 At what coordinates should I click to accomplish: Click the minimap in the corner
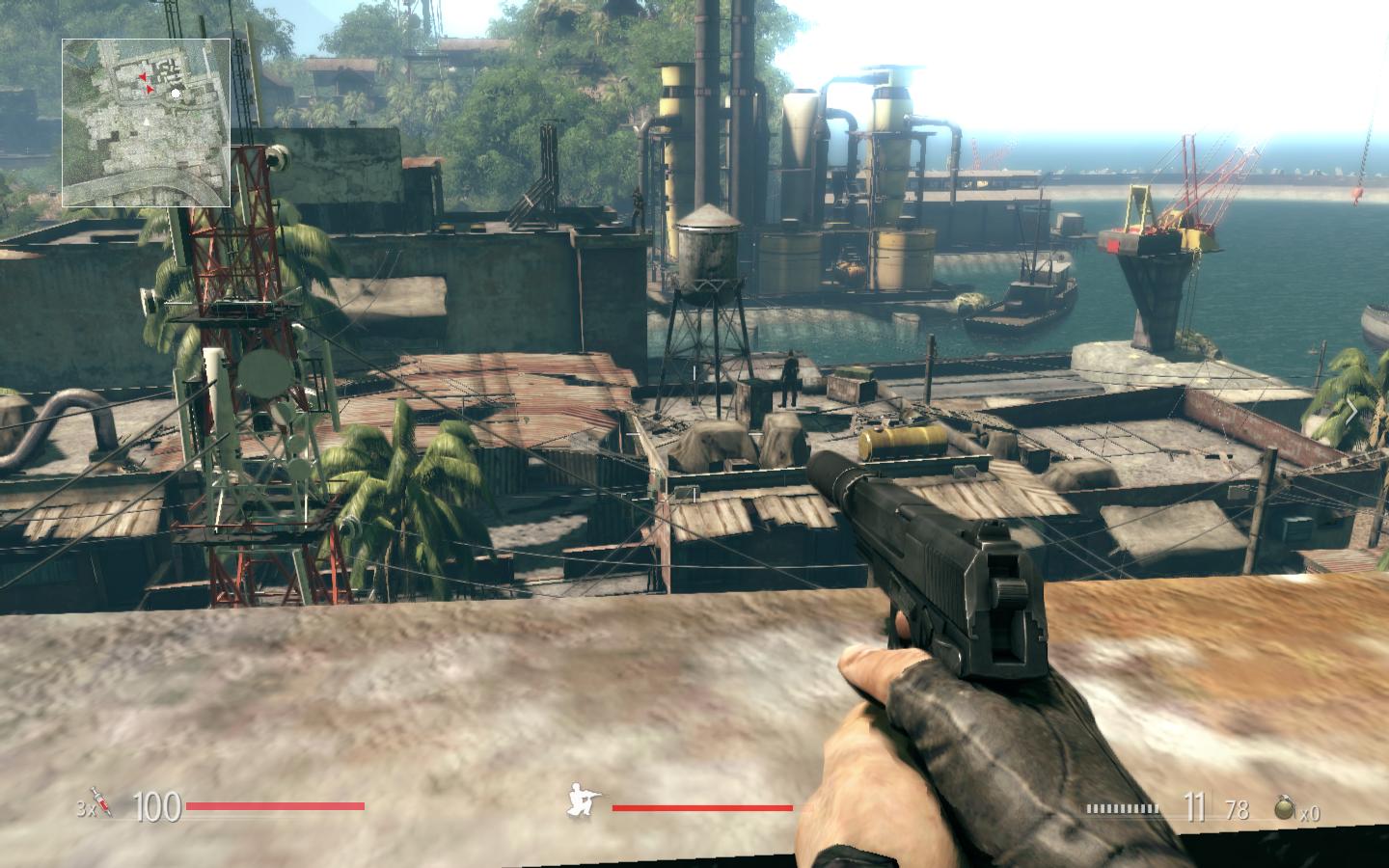click(147, 122)
